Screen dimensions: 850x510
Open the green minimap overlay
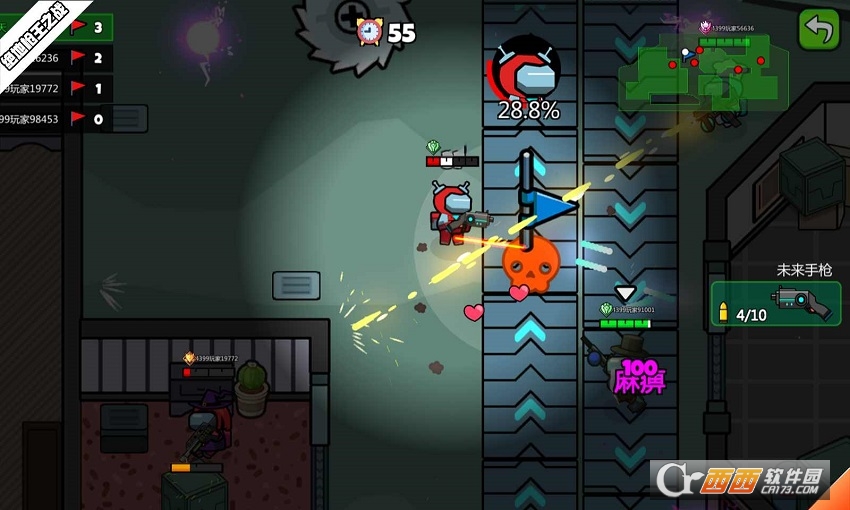click(702, 72)
